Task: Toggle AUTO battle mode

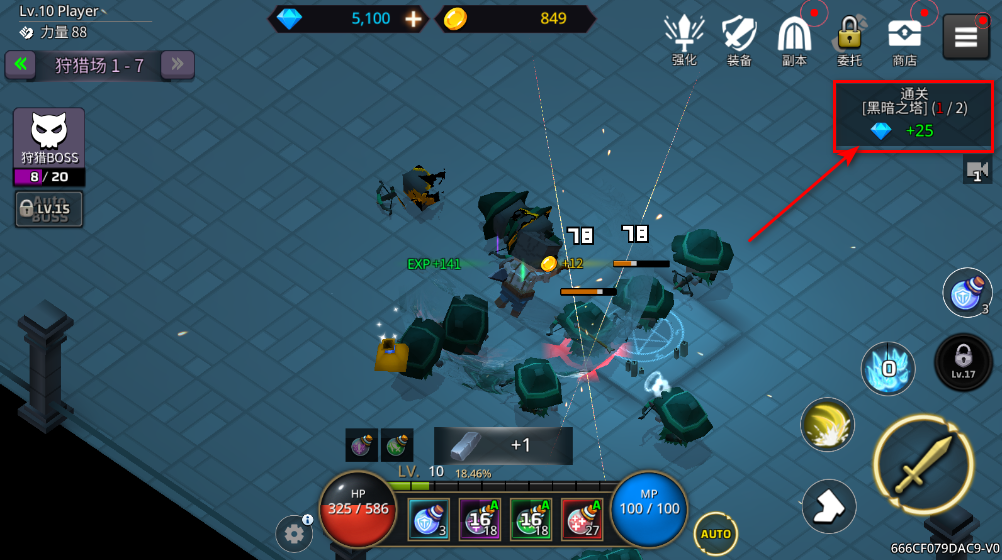Action: pyautogui.click(x=715, y=534)
